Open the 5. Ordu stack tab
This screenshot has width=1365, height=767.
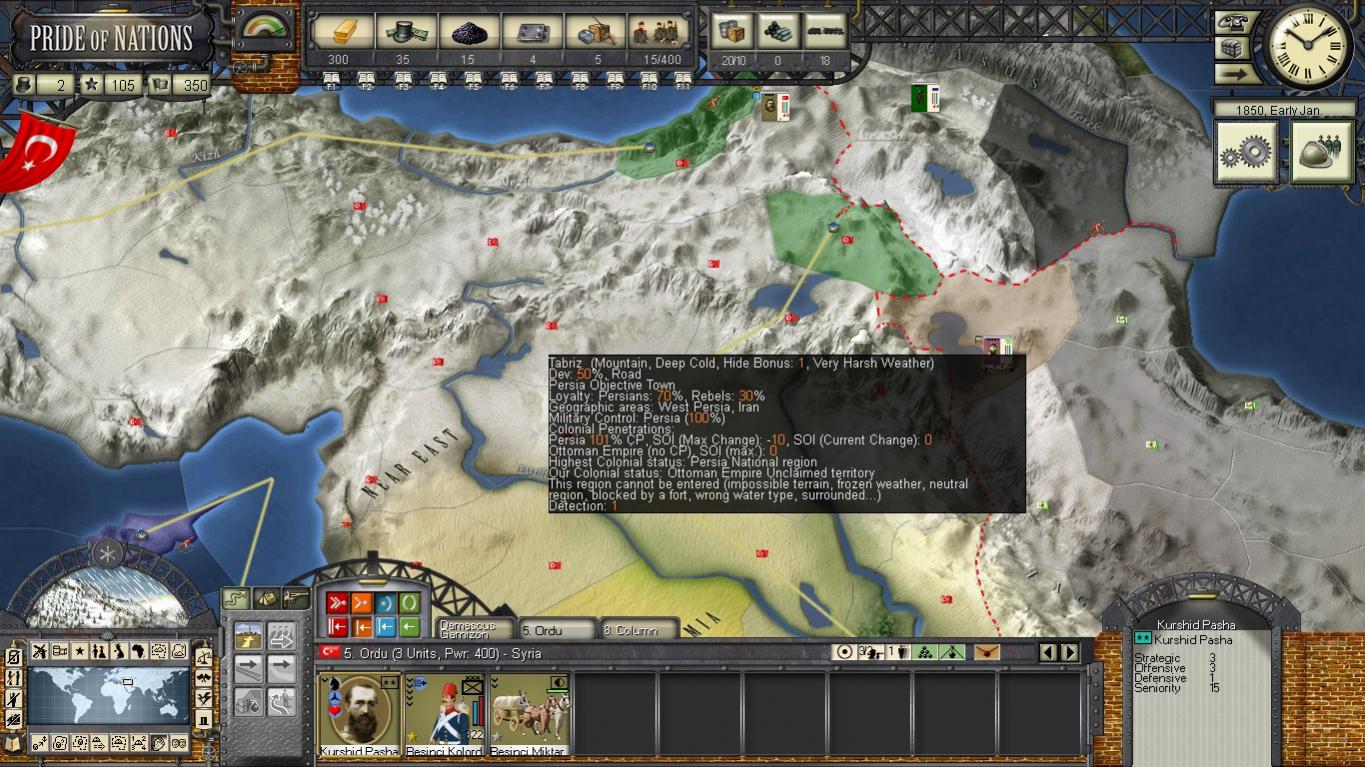click(557, 630)
